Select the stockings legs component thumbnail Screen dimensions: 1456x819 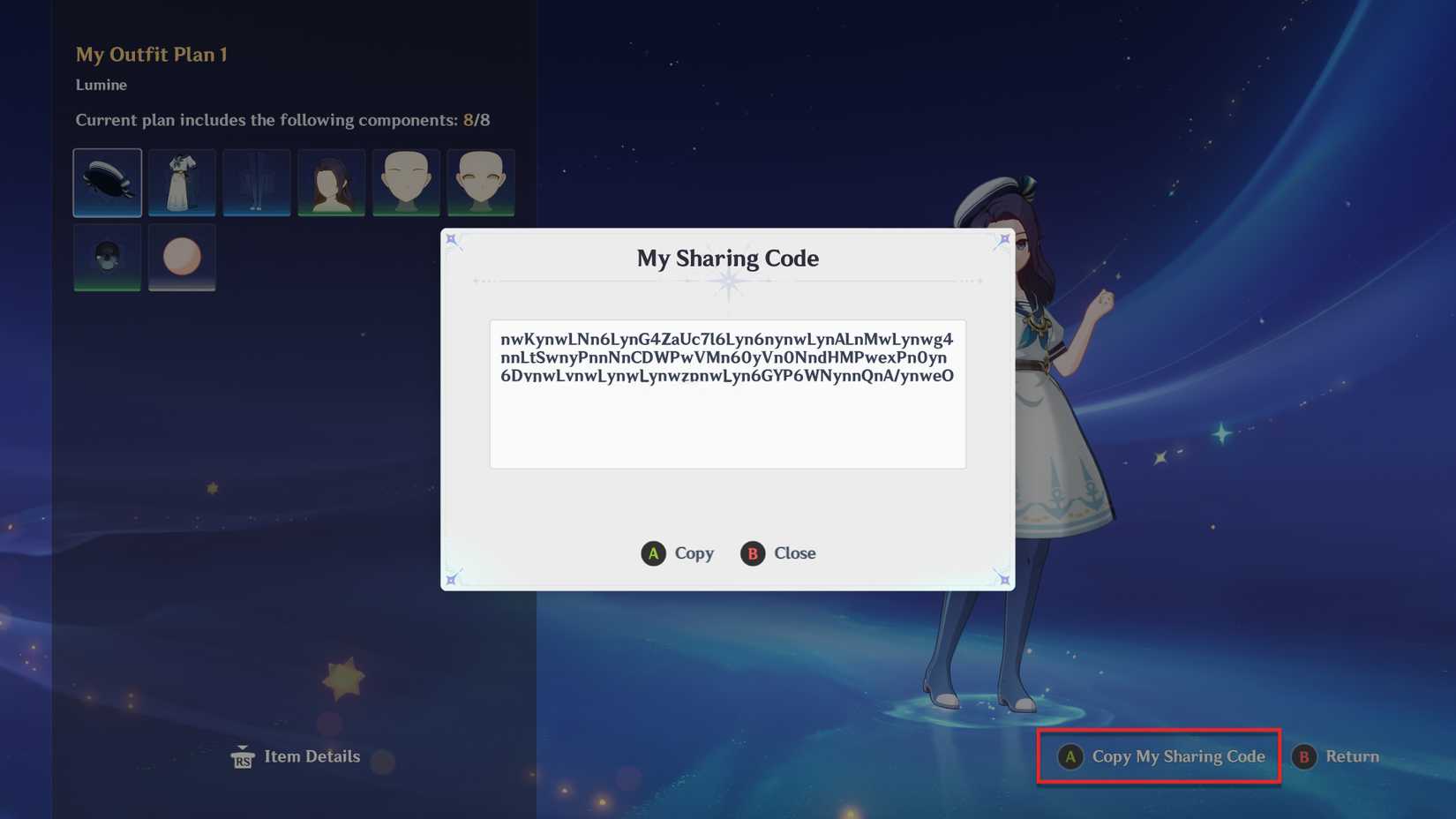[x=257, y=183]
